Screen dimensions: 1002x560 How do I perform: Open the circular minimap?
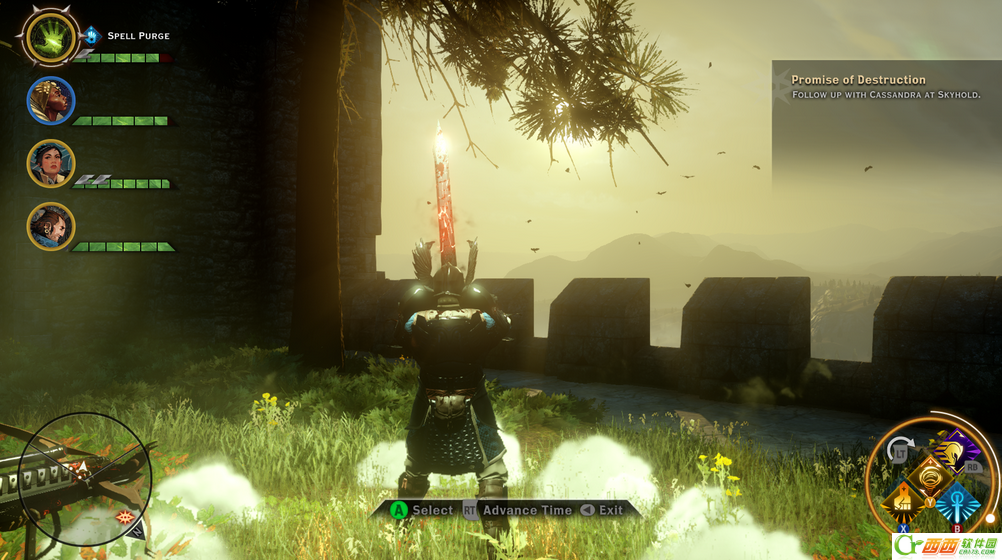(85, 469)
